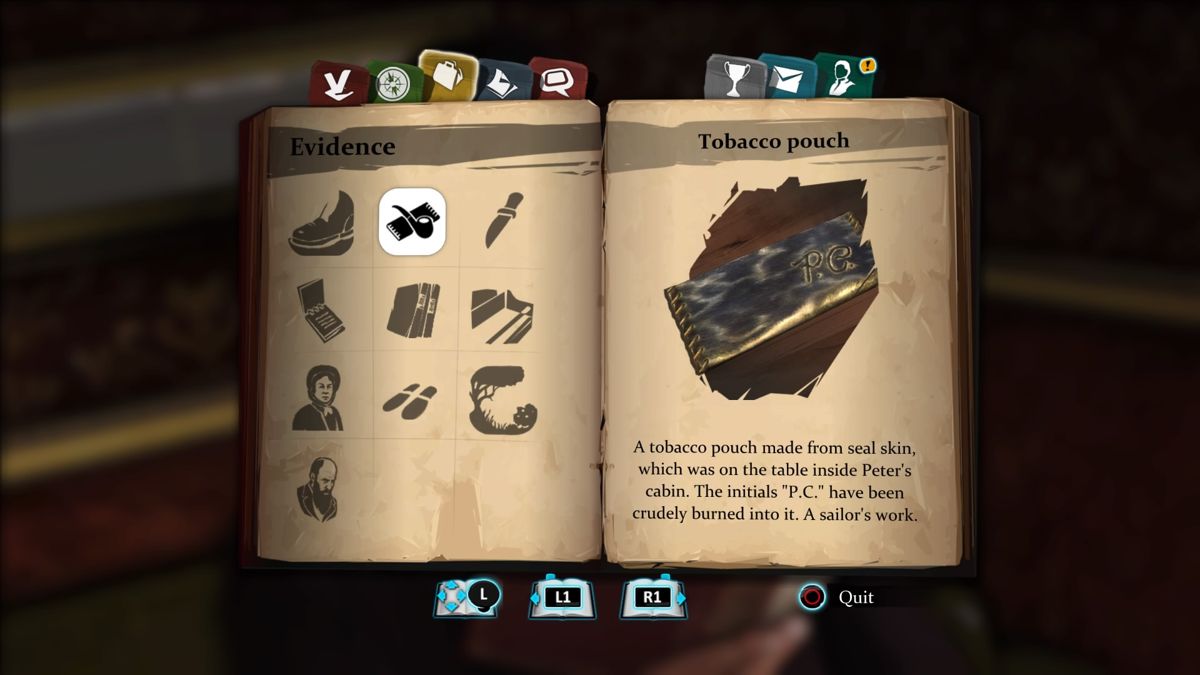The image size is (1200, 675).
Task: View the tobacco pouch evidence image
Action: [770, 290]
